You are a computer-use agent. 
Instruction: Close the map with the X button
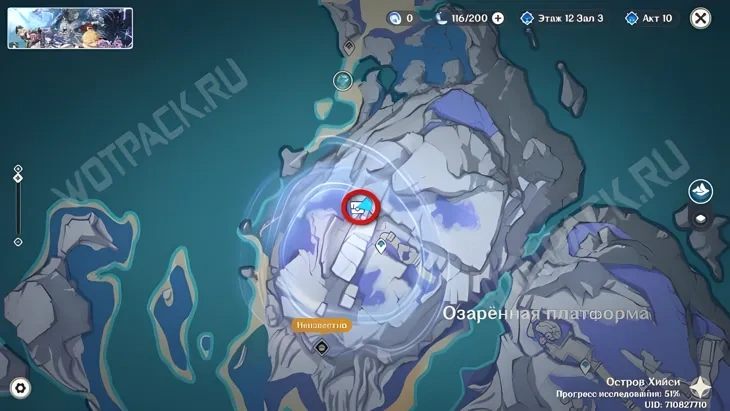[701, 18]
